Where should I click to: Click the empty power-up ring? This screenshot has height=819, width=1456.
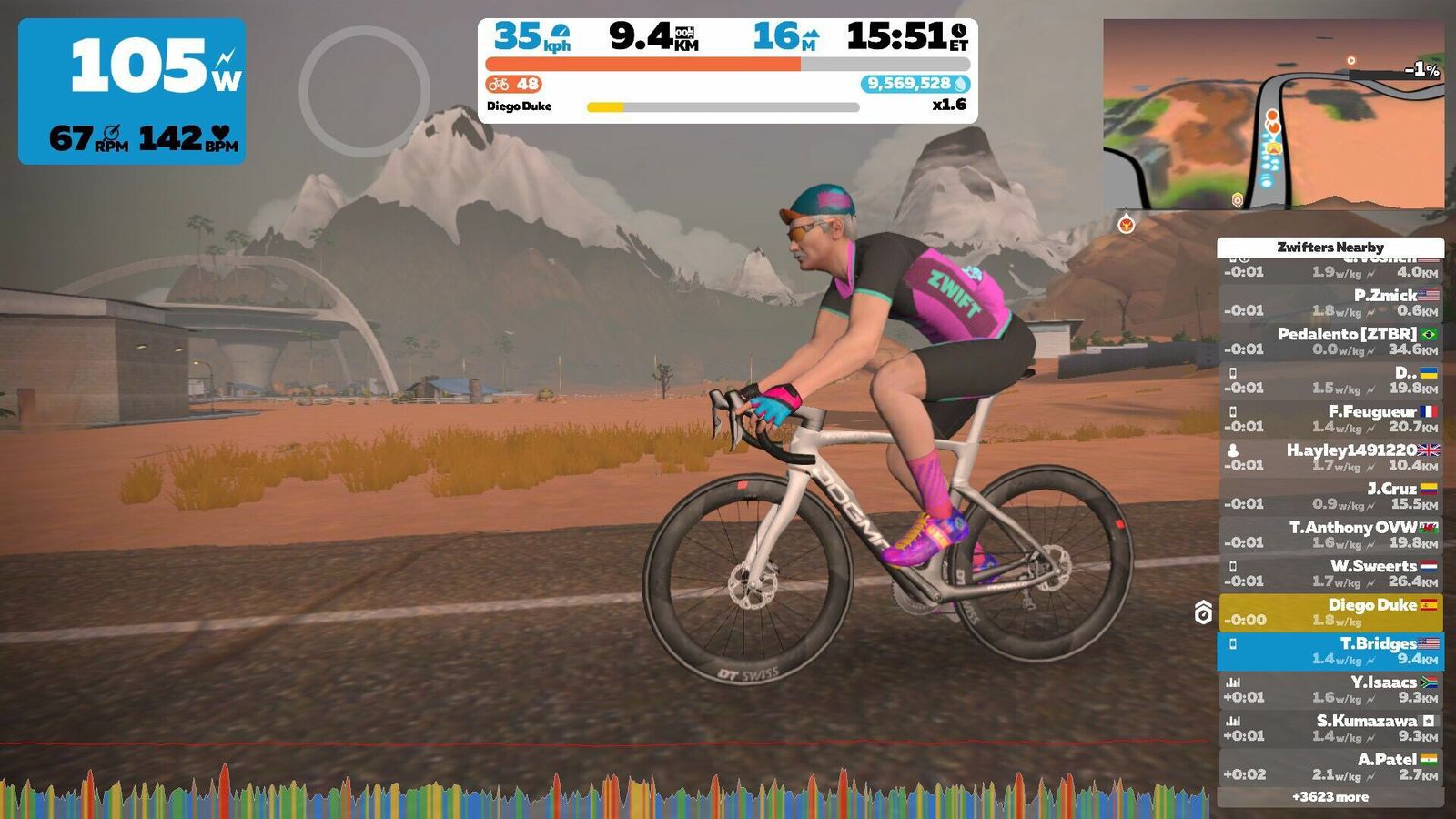tap(364, 91)
